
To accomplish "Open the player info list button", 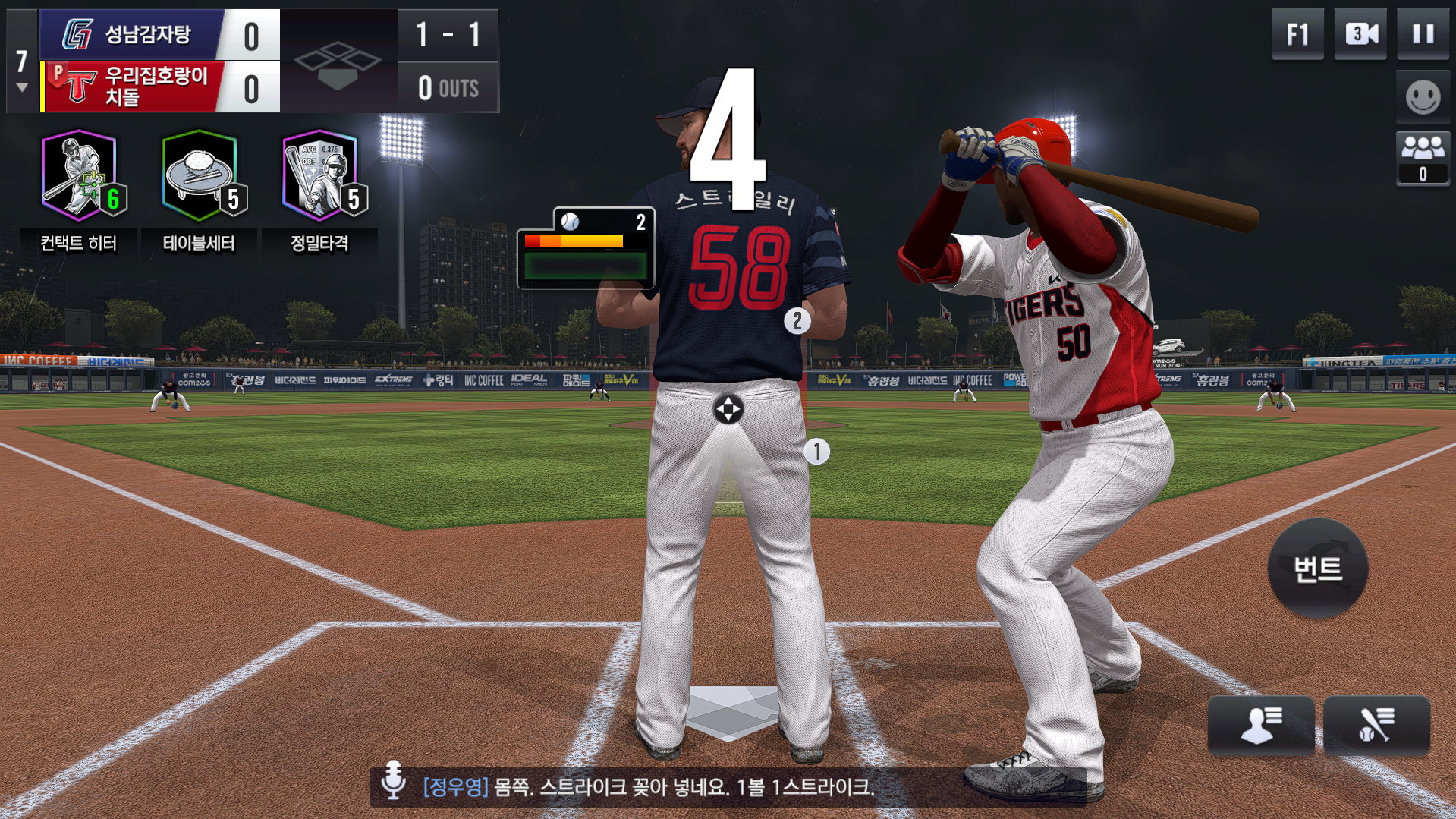I will point(1260,725).
